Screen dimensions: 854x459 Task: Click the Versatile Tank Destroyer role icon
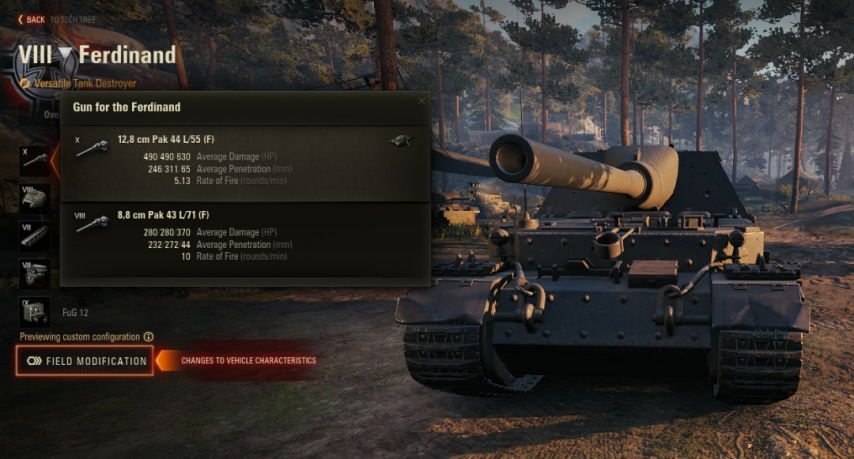tap(25, 84)
